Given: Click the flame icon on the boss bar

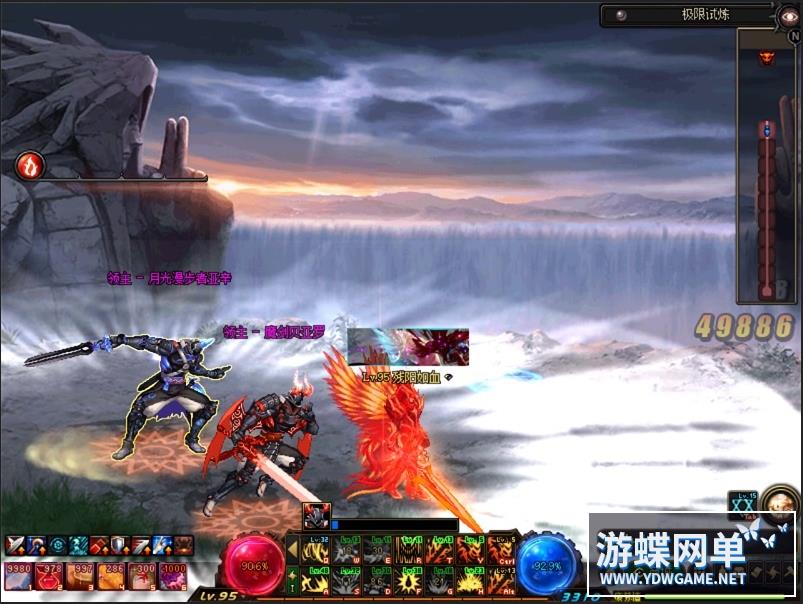Looking at the screenshot, I should (x=29, y=164).
